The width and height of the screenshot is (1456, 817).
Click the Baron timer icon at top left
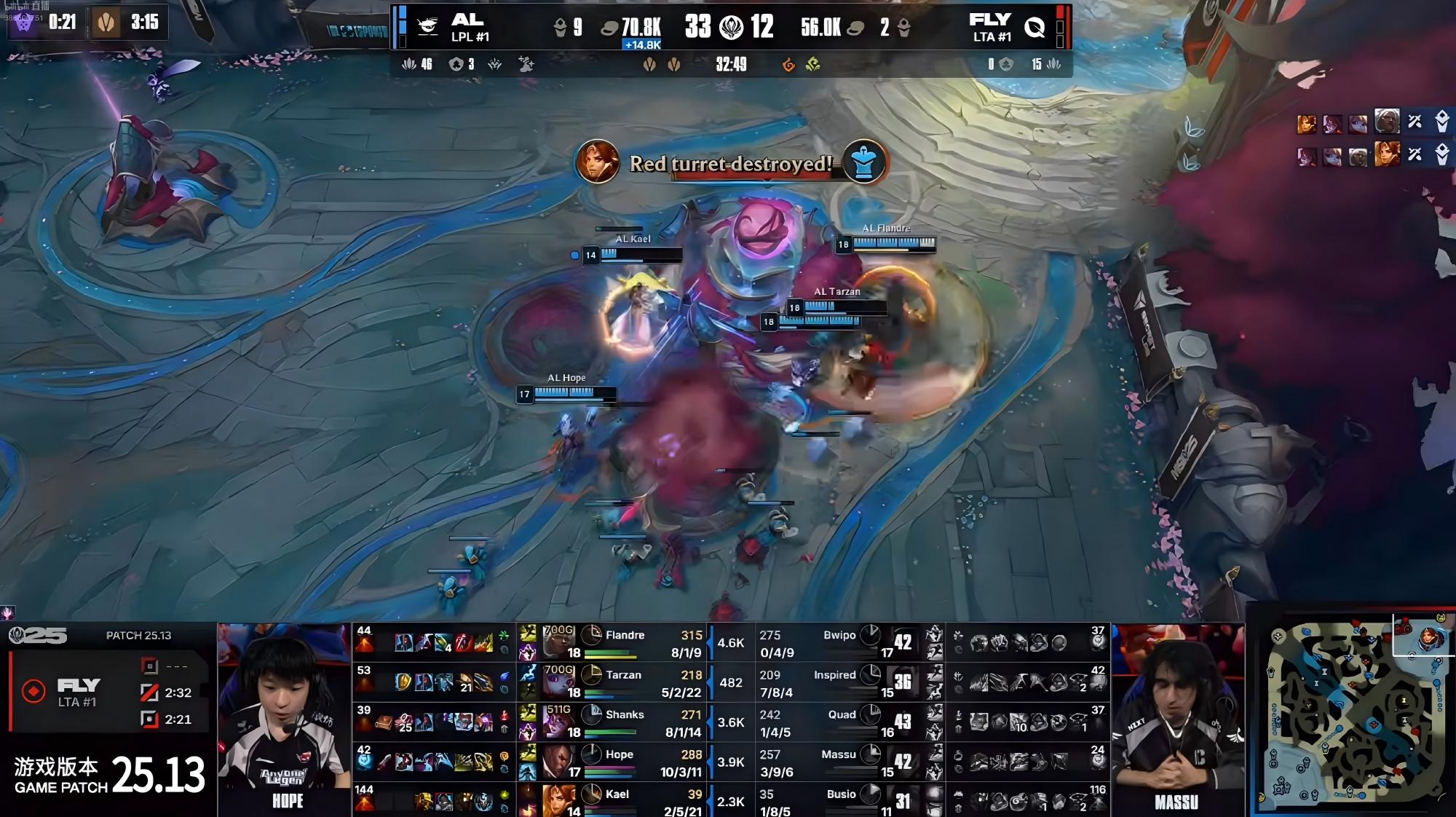(x=24, y=23)
